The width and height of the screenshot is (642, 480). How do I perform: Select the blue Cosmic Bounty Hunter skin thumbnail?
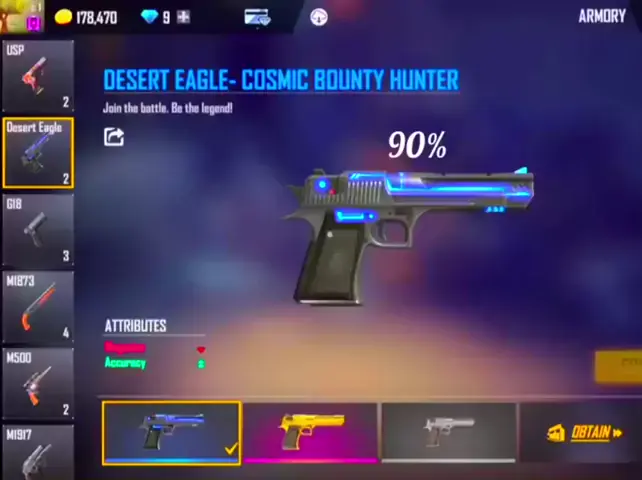(171, 432)
